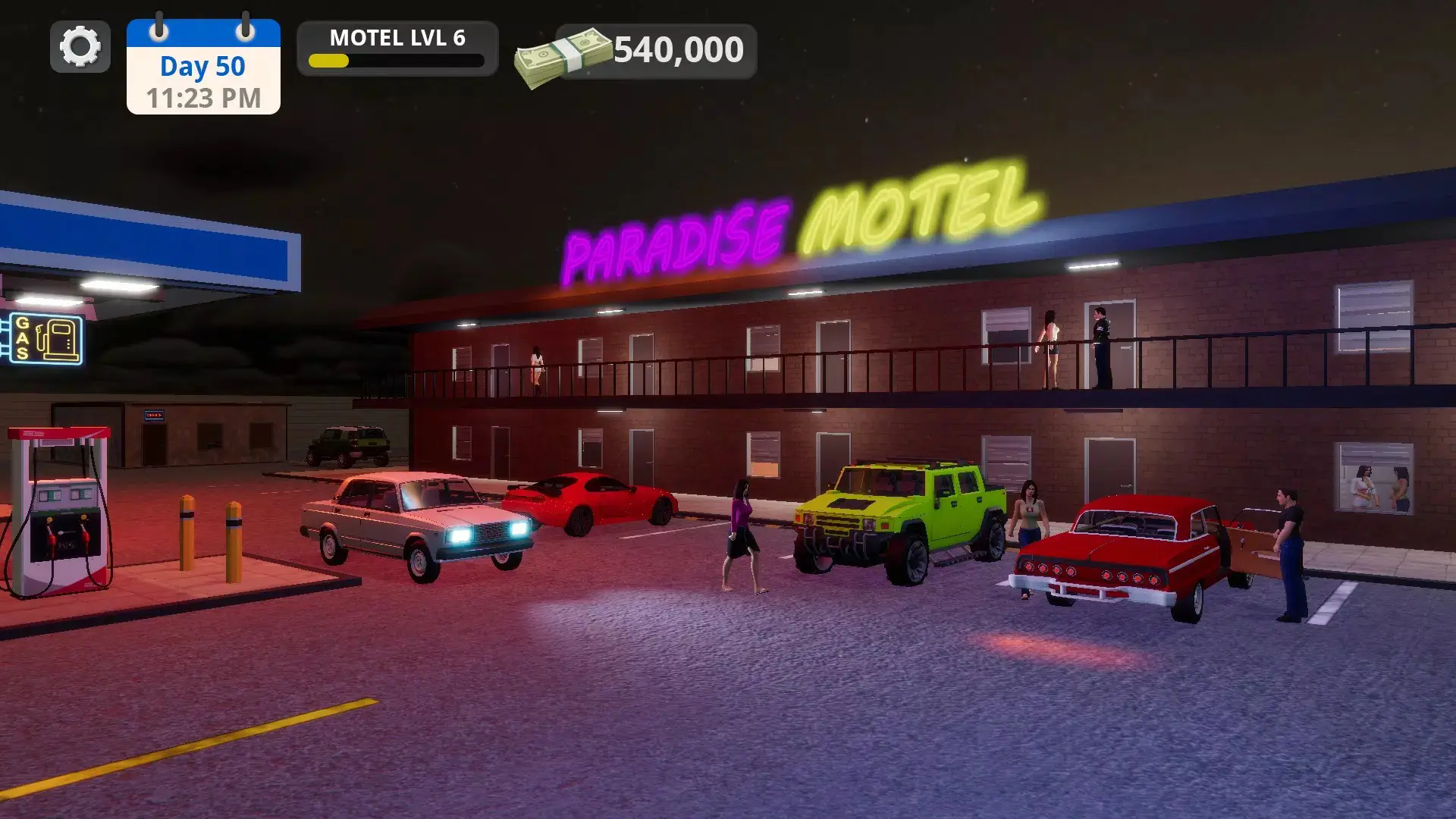This screenshot has width=1456, height=819.
Task: Open the cash balance money panel
Action: point(655,52)
